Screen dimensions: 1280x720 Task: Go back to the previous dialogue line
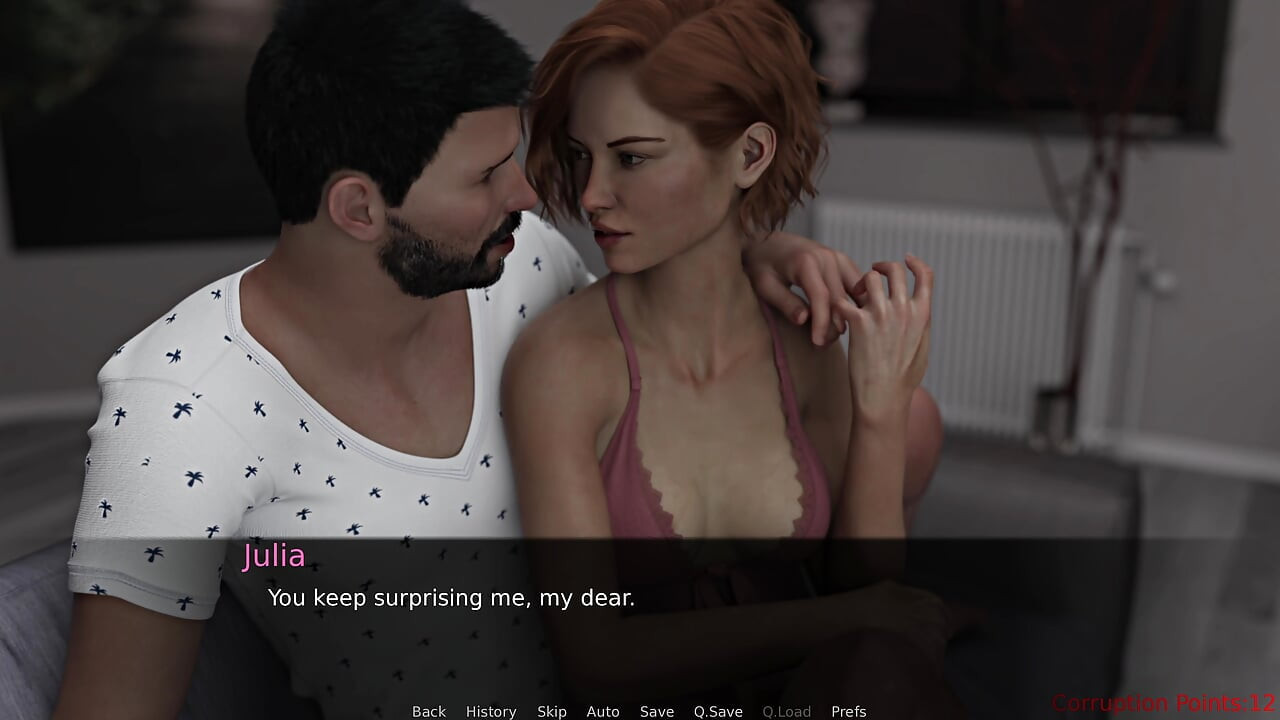(x=429, y=711)
